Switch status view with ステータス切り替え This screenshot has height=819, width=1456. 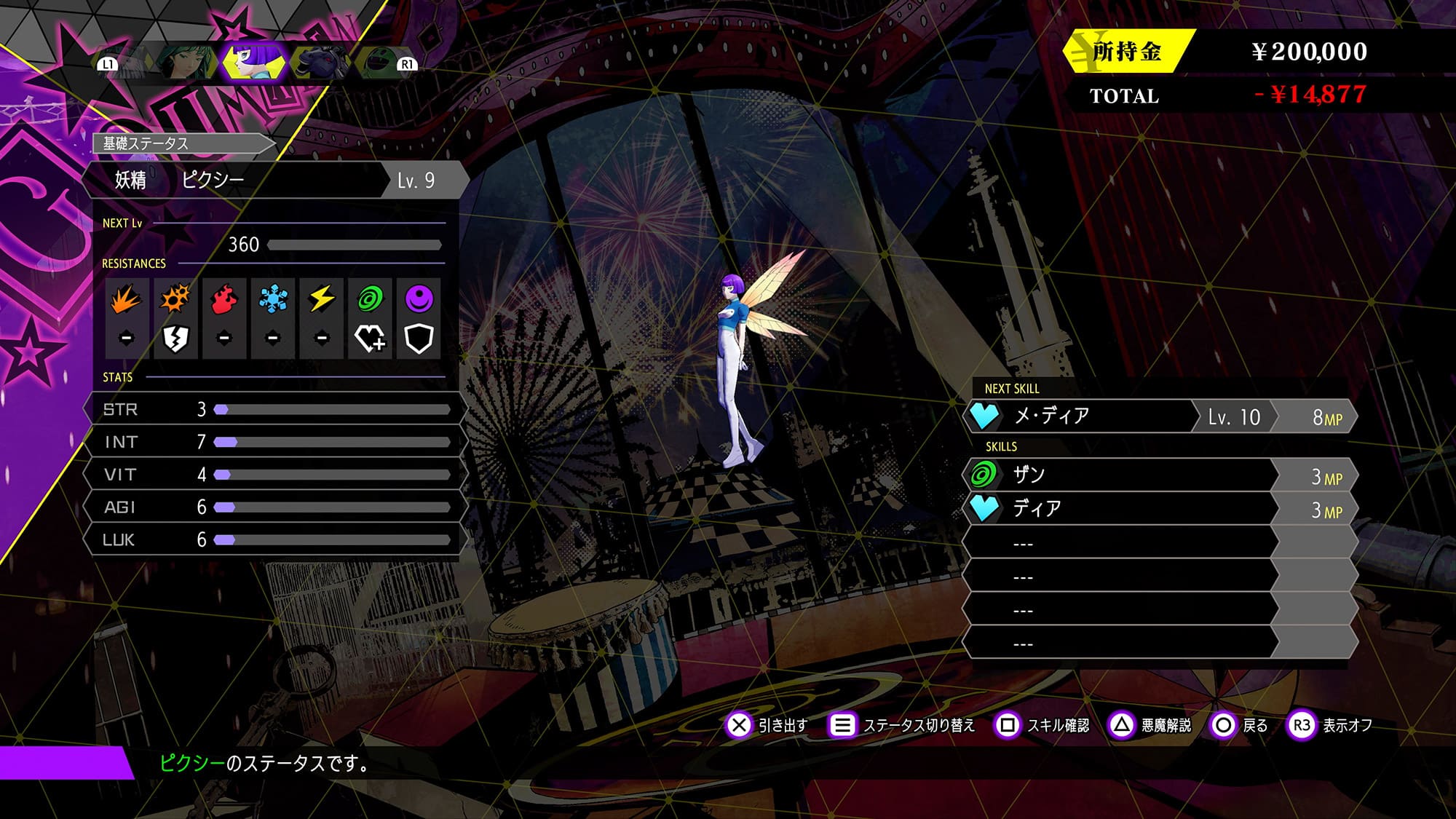tap(903, 725)
